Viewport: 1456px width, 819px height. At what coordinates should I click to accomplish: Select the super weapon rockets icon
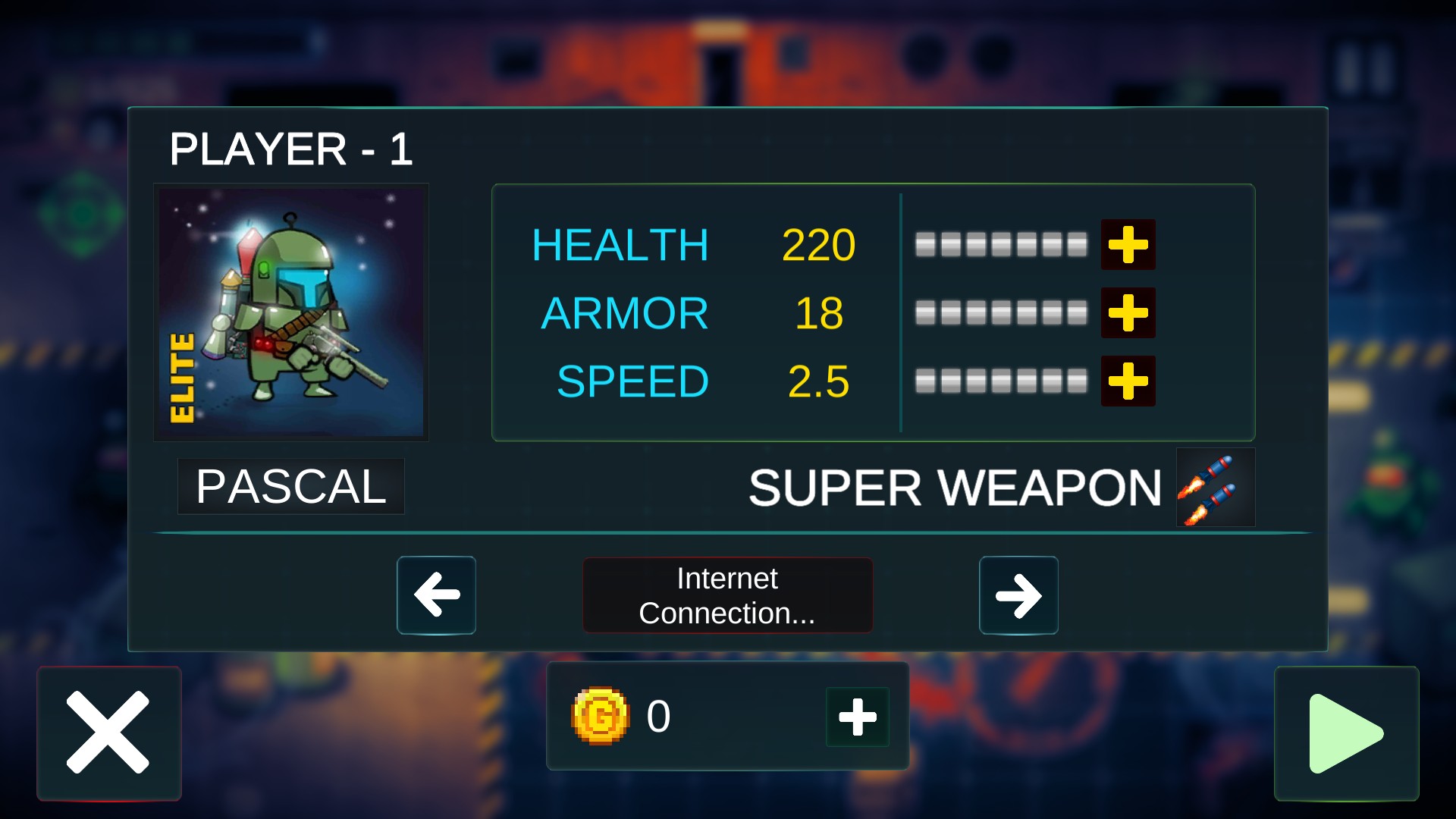1215,488
